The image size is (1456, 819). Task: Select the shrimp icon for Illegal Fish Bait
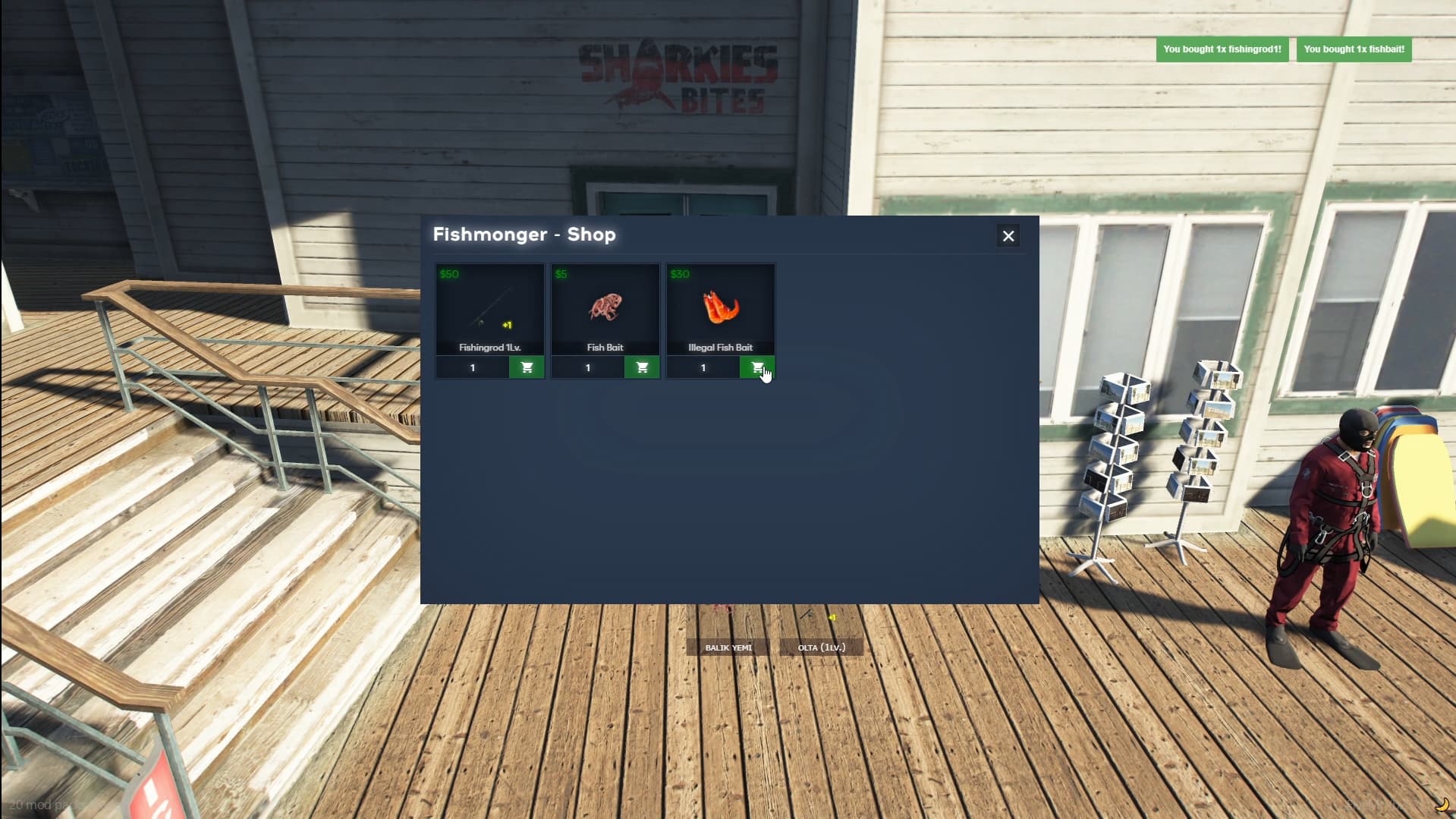click(x=720, y=307)
